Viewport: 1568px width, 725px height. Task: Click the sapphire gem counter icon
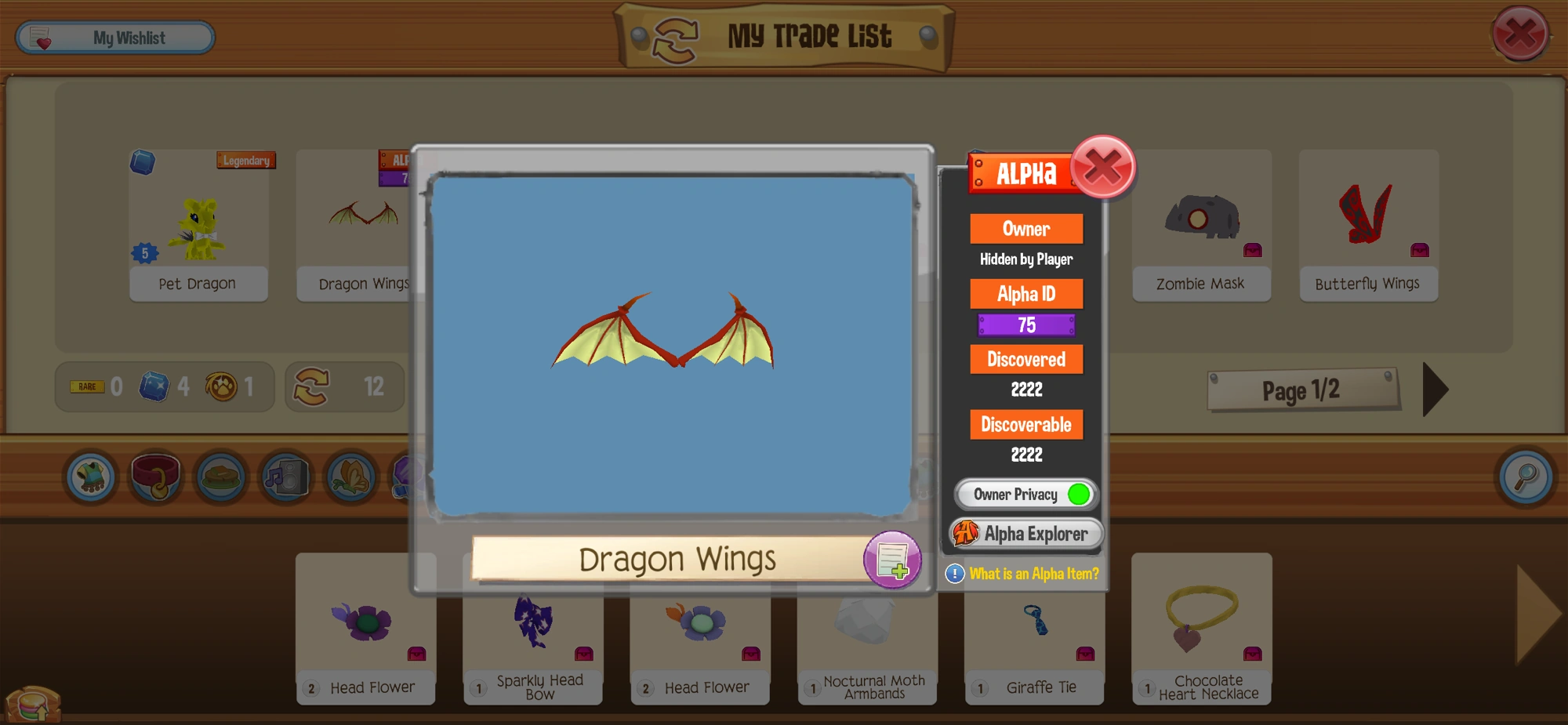click(156, 386)
